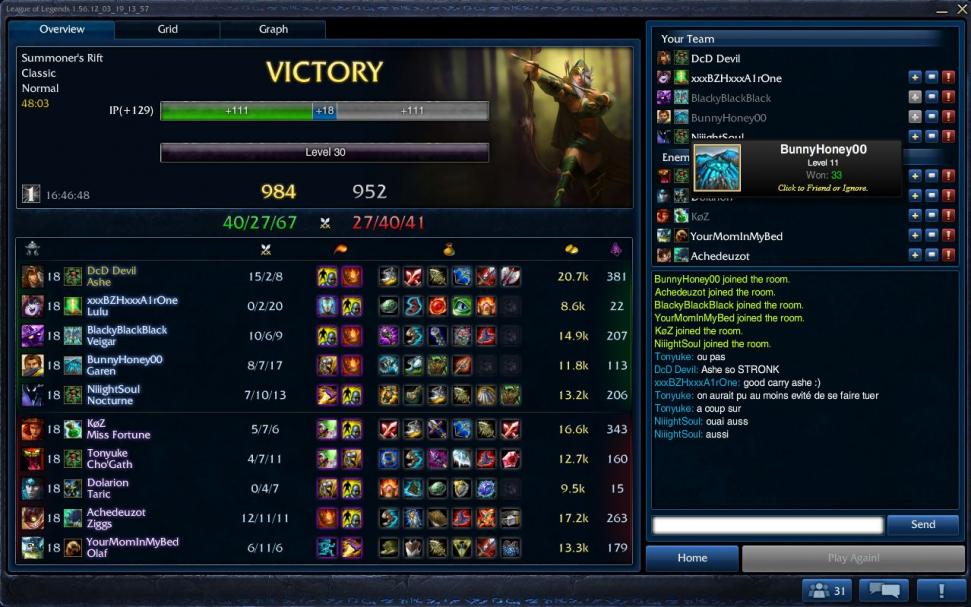Open the chat bubbles panel
The width and height of the screenshot is (971, 607).
881,590
